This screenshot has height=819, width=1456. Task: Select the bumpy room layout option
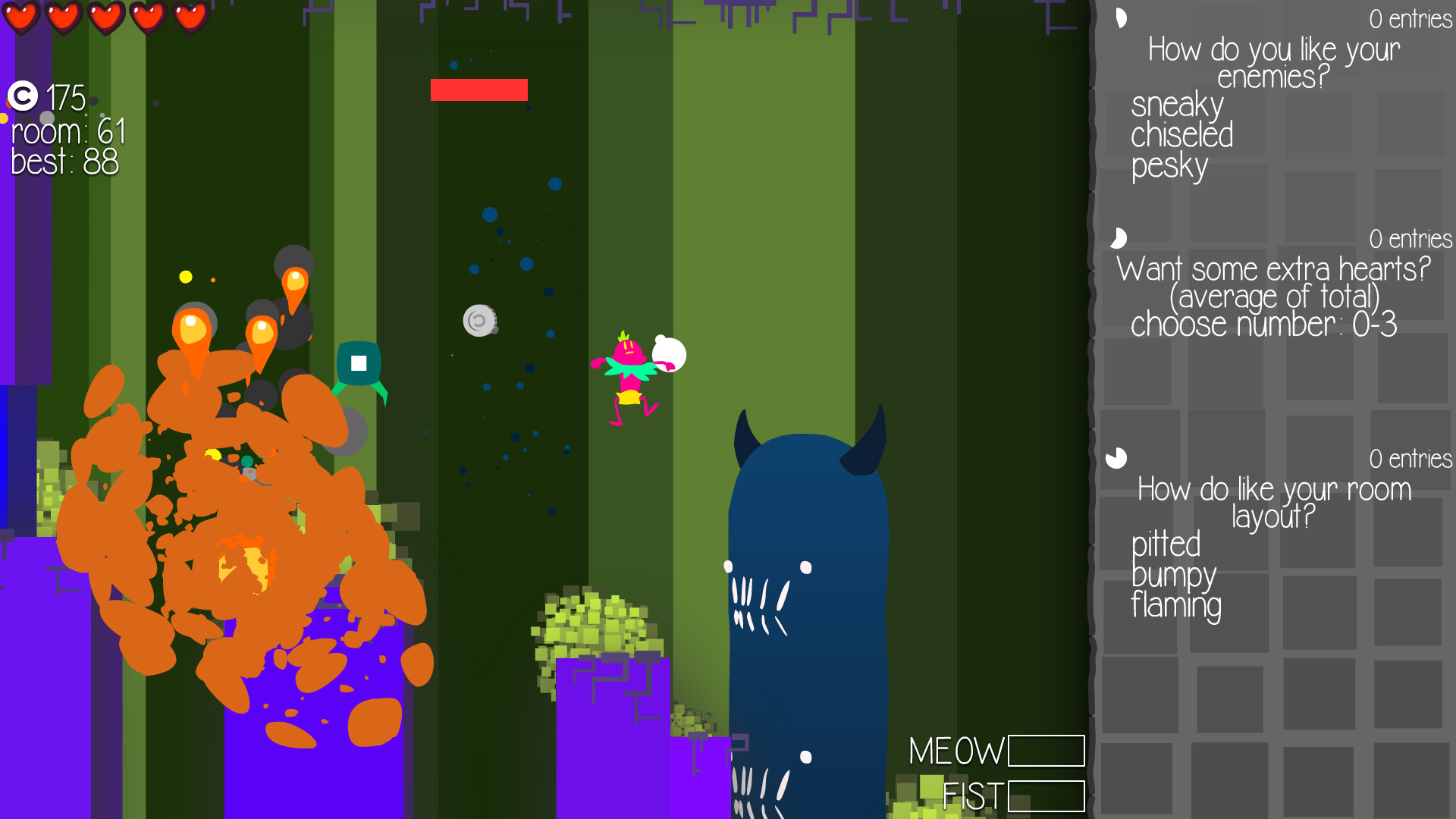(1172, 576)
